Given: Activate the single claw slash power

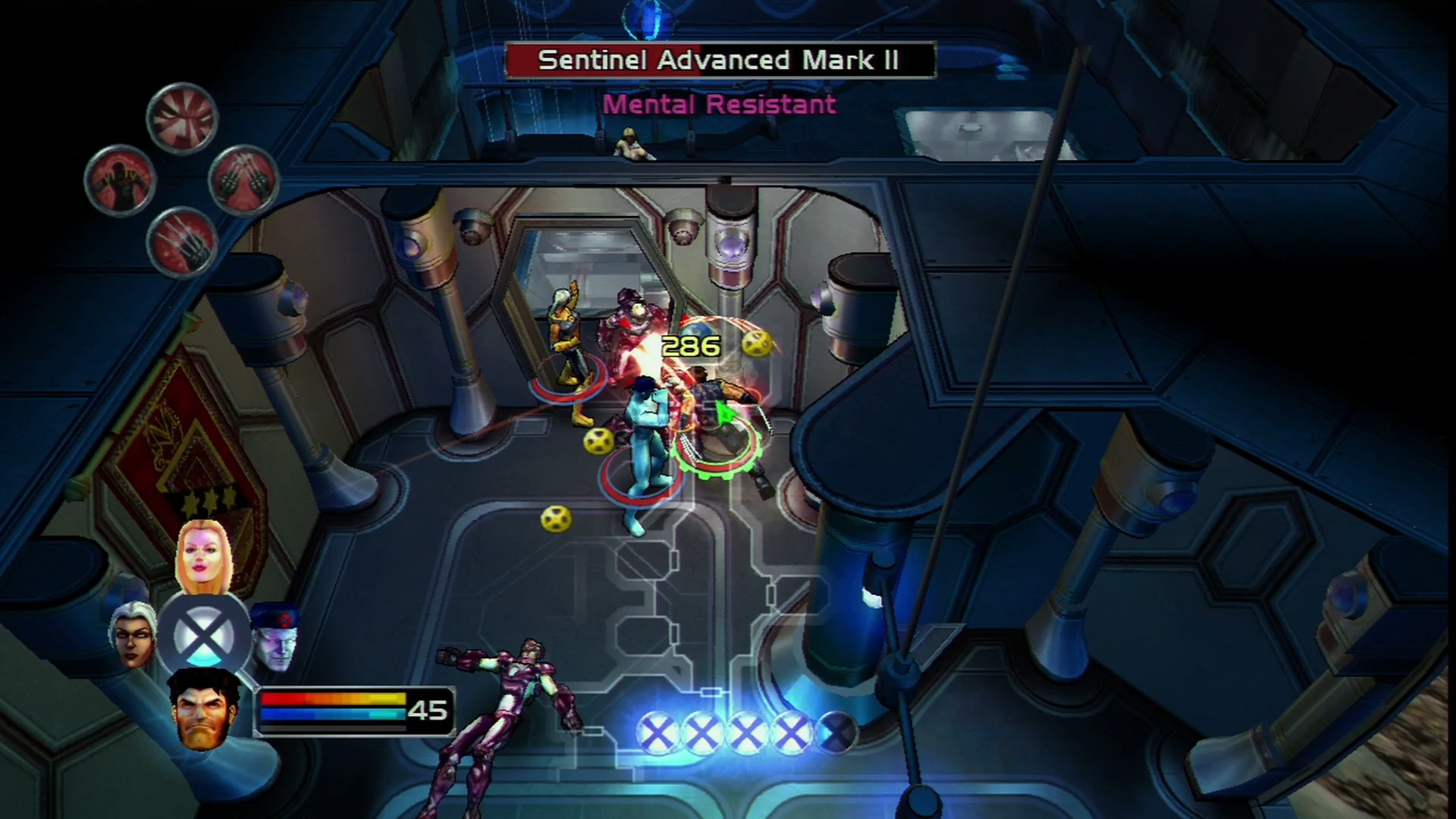Looking at the screenshot, I should pyautogui.click(x=182, y=243).
